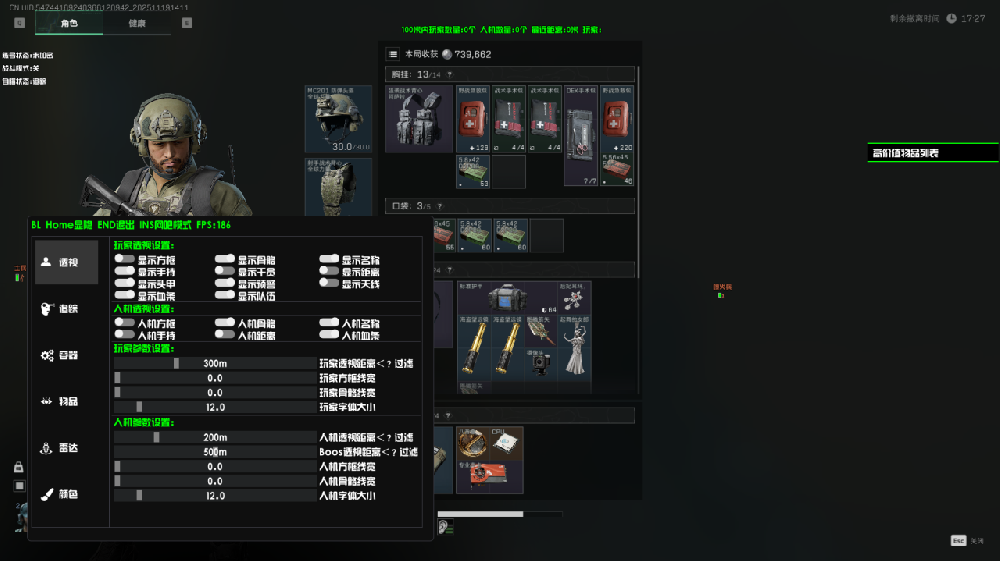Select the black tactical chest rig item

419,119
